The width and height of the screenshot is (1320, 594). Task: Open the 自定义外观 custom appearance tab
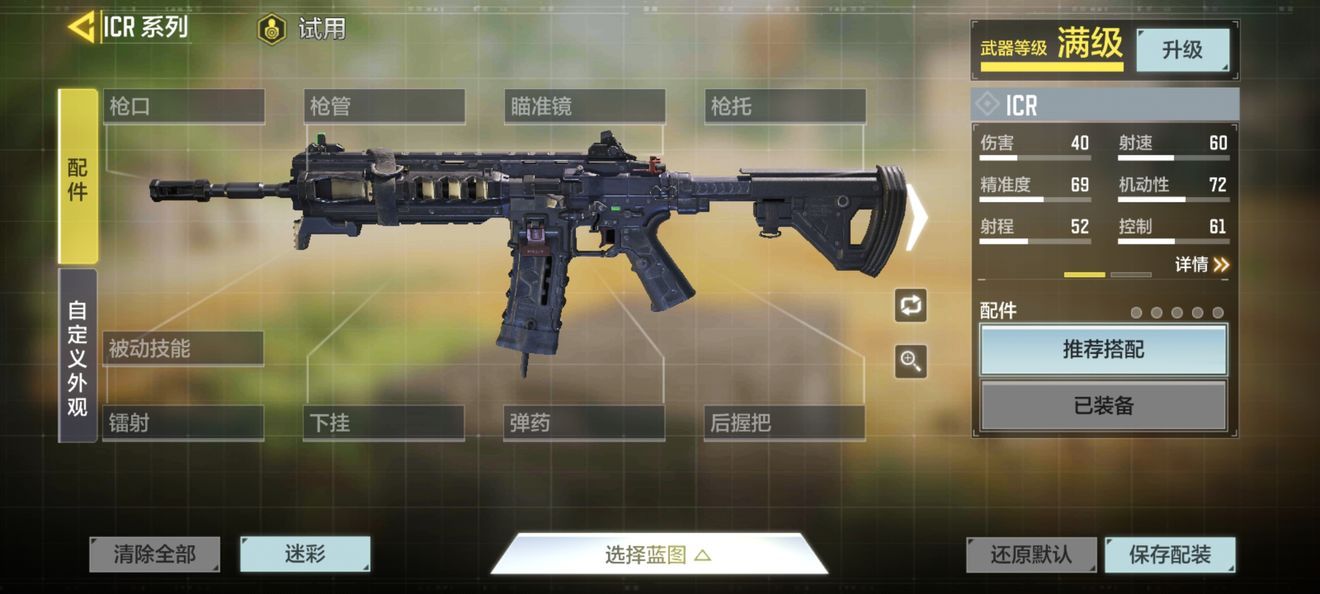coord(78,355)
